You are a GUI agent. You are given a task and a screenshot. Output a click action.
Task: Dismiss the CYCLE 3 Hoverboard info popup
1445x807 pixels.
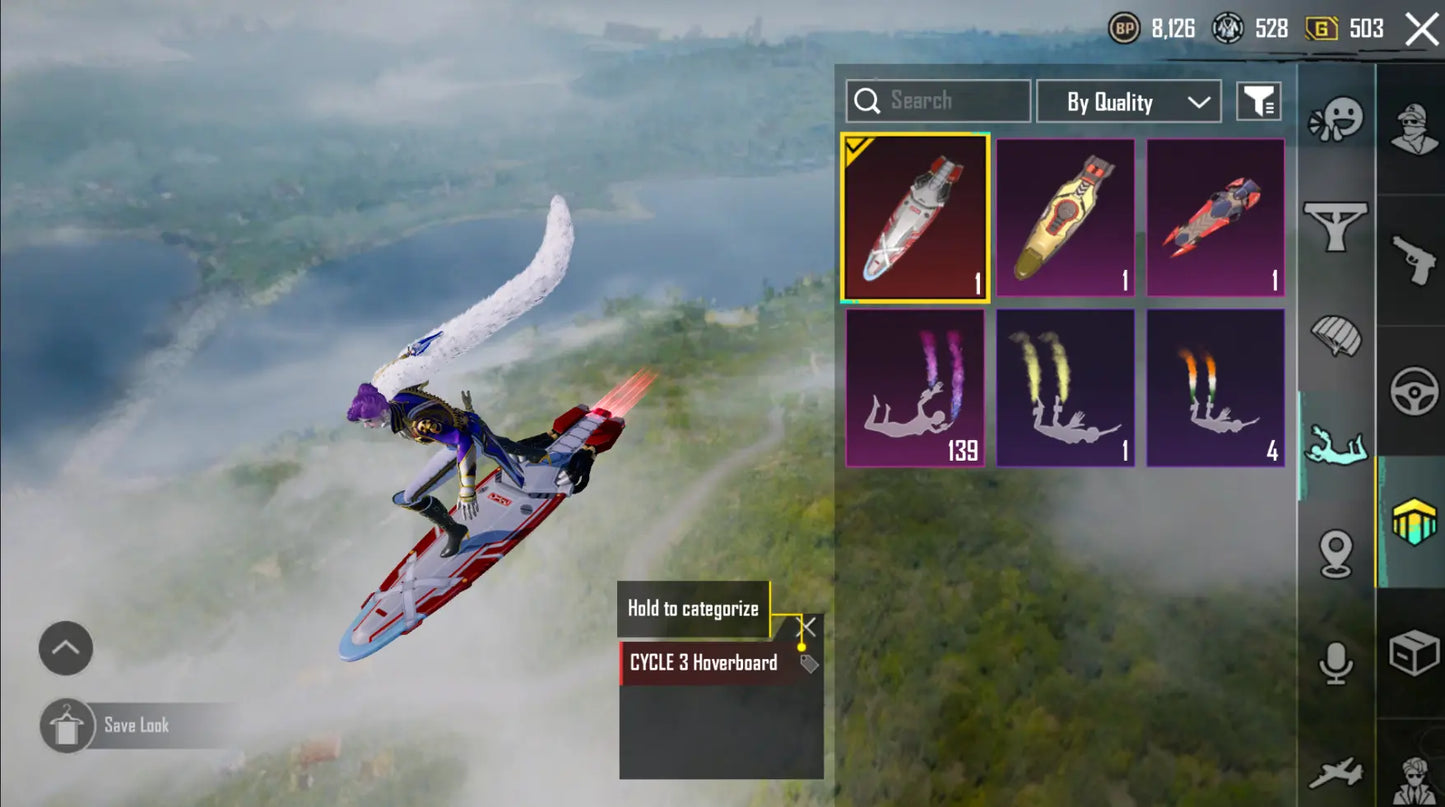pyautogui.click(x=808, y=627)
